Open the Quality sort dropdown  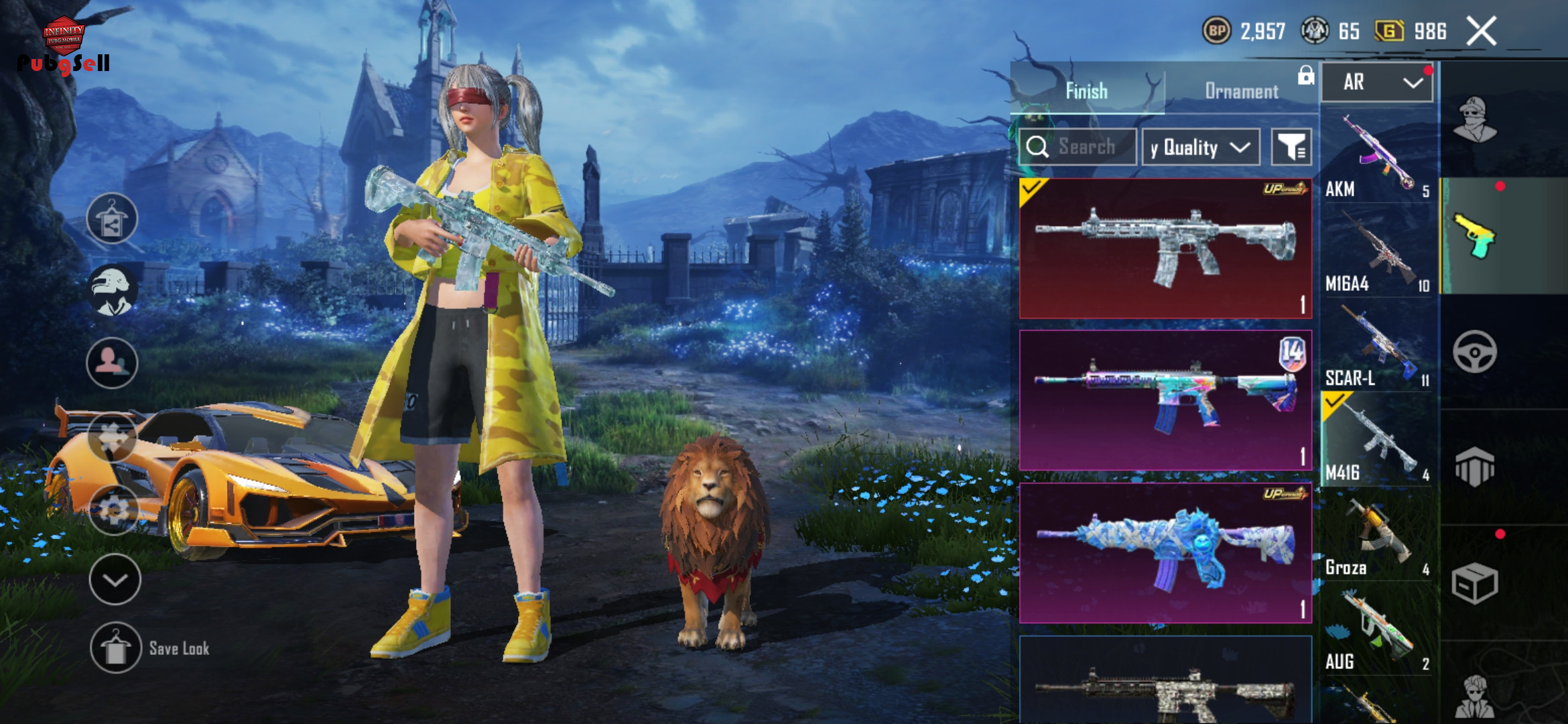[1200, 147]
